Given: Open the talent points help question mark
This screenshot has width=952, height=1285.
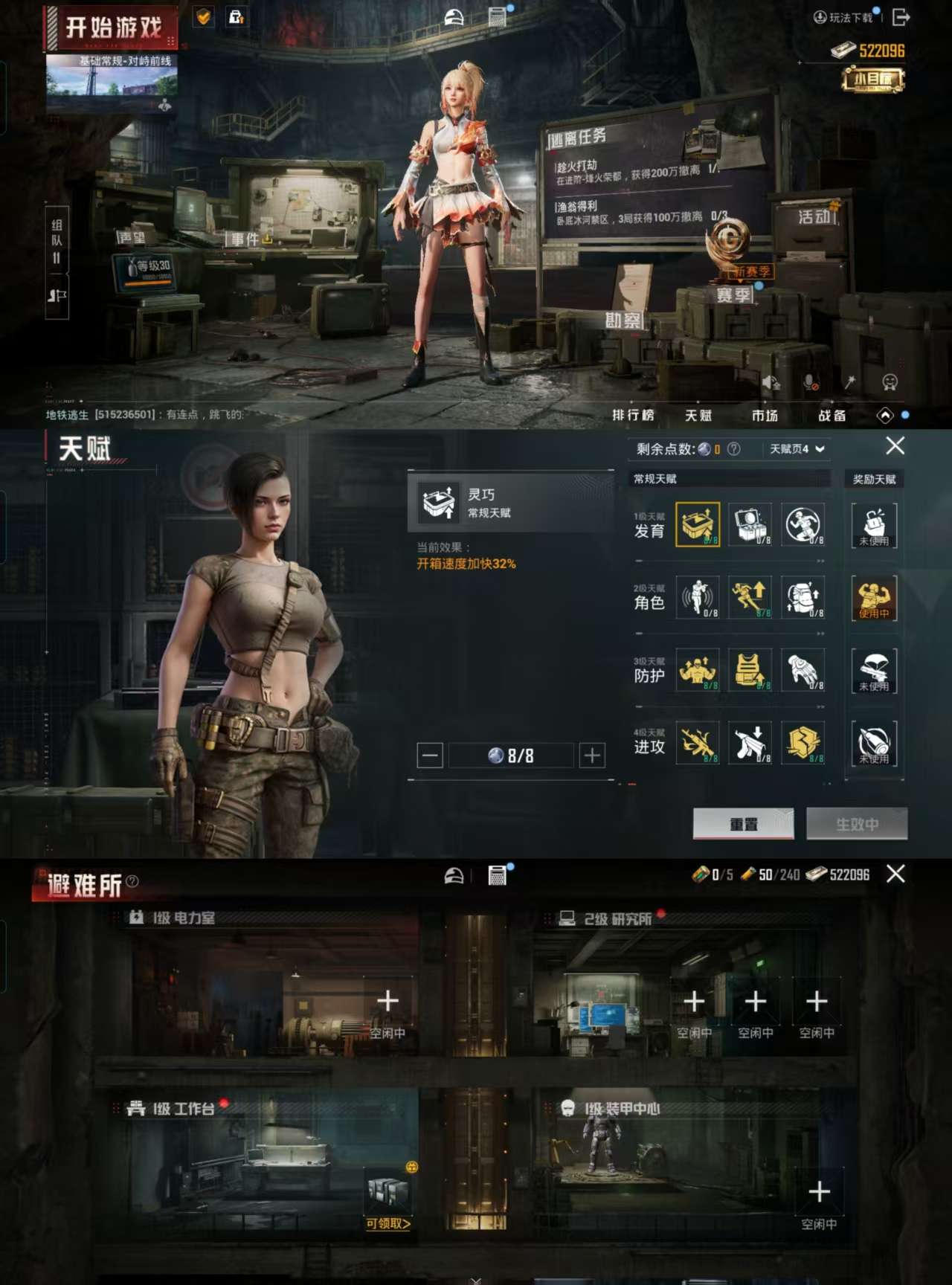Looking at the screenshot, I should tap(736, 449).
